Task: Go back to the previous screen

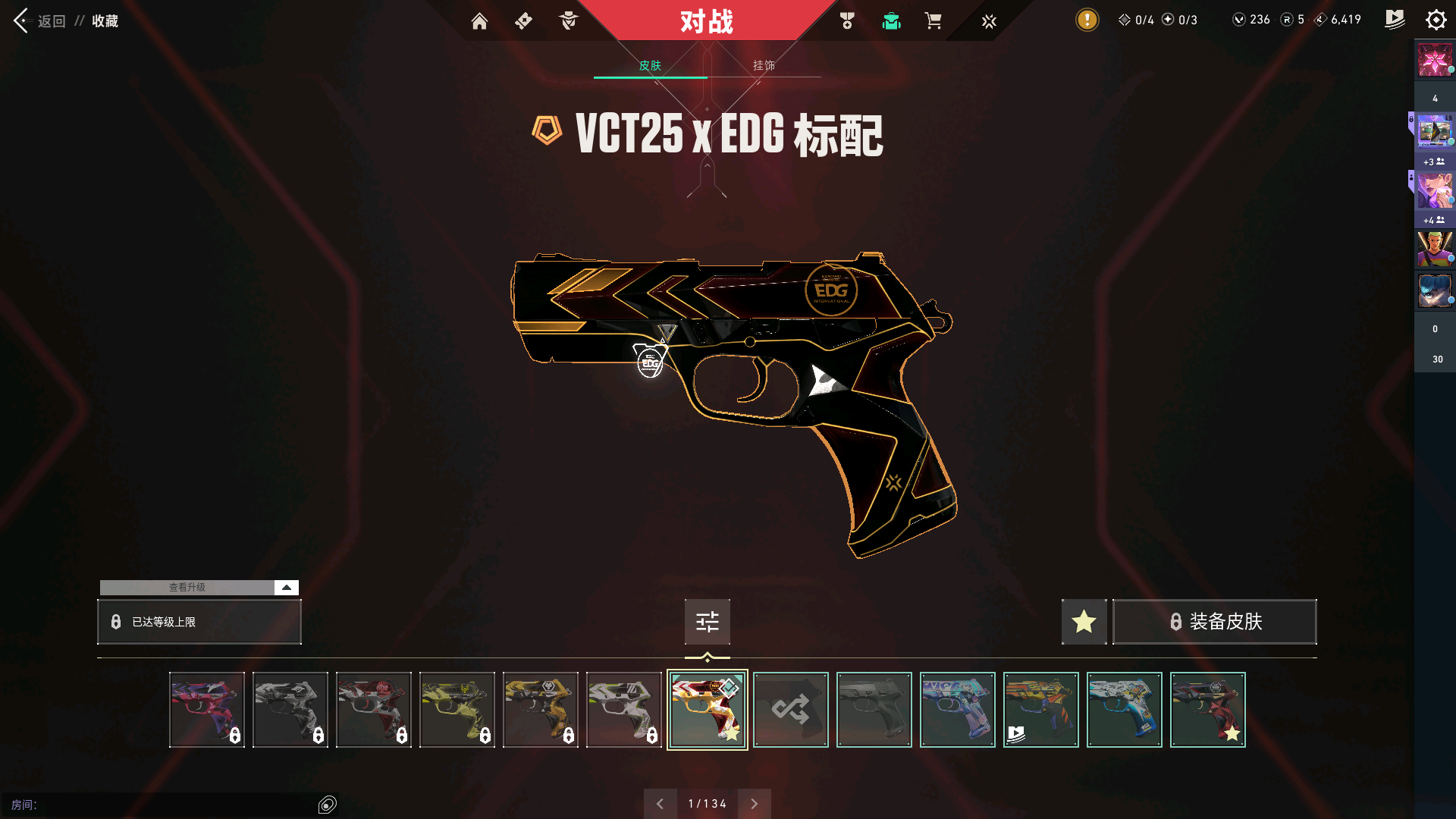Action: (x=21, y=20)
